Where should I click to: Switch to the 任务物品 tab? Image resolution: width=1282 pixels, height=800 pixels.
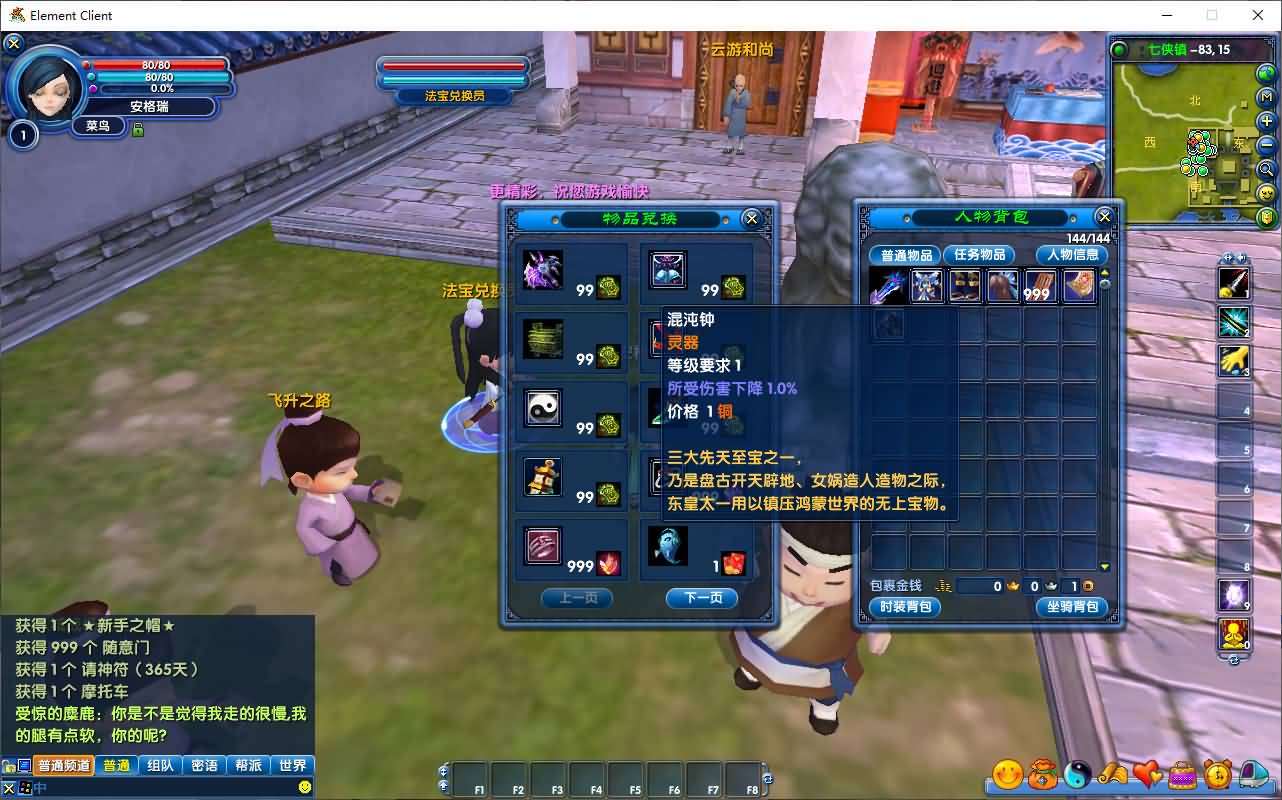point(978,255)
